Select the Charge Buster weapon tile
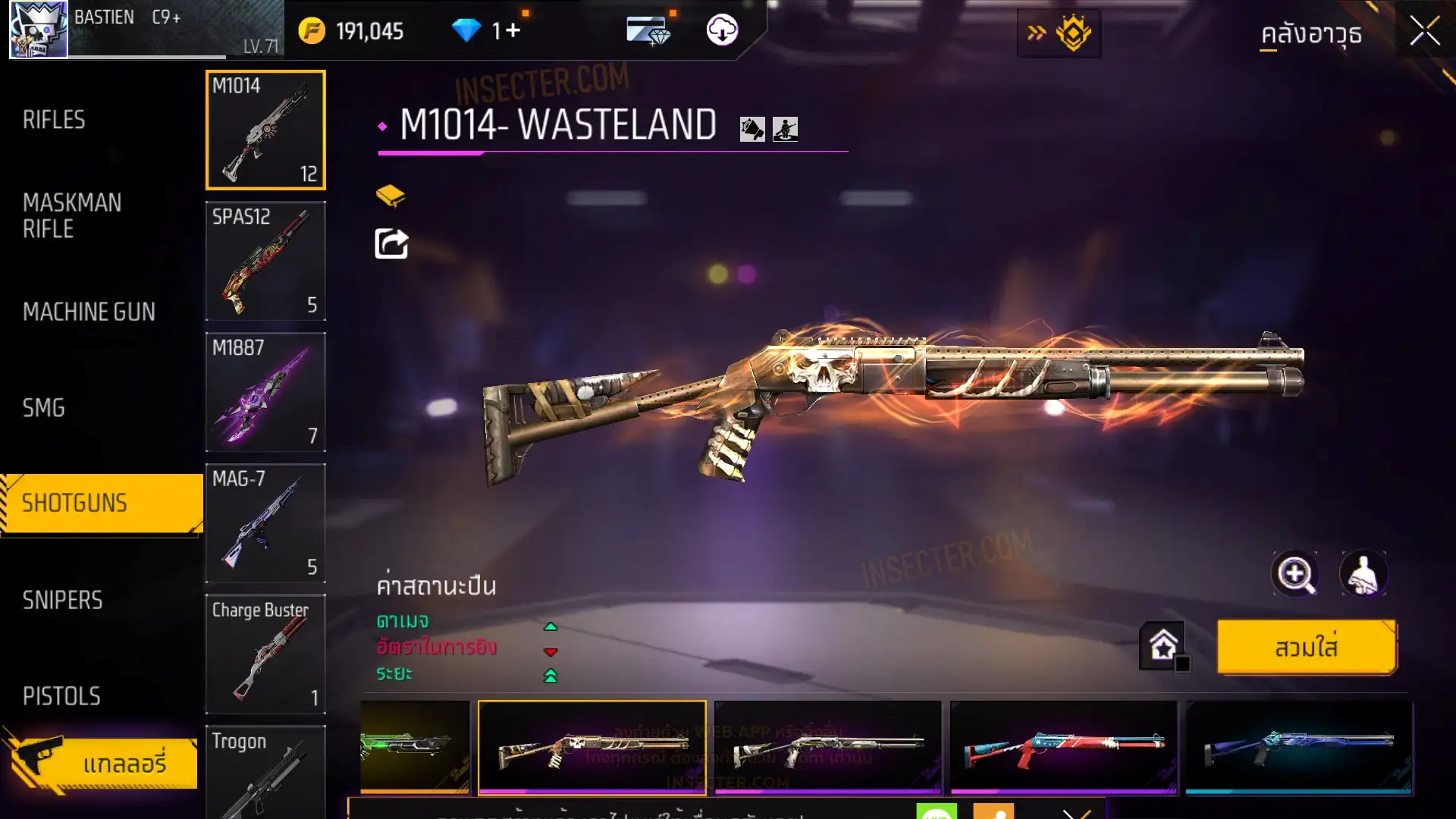Image resolution: width=1456 pixels, height=819 pixels. point(265,654)
